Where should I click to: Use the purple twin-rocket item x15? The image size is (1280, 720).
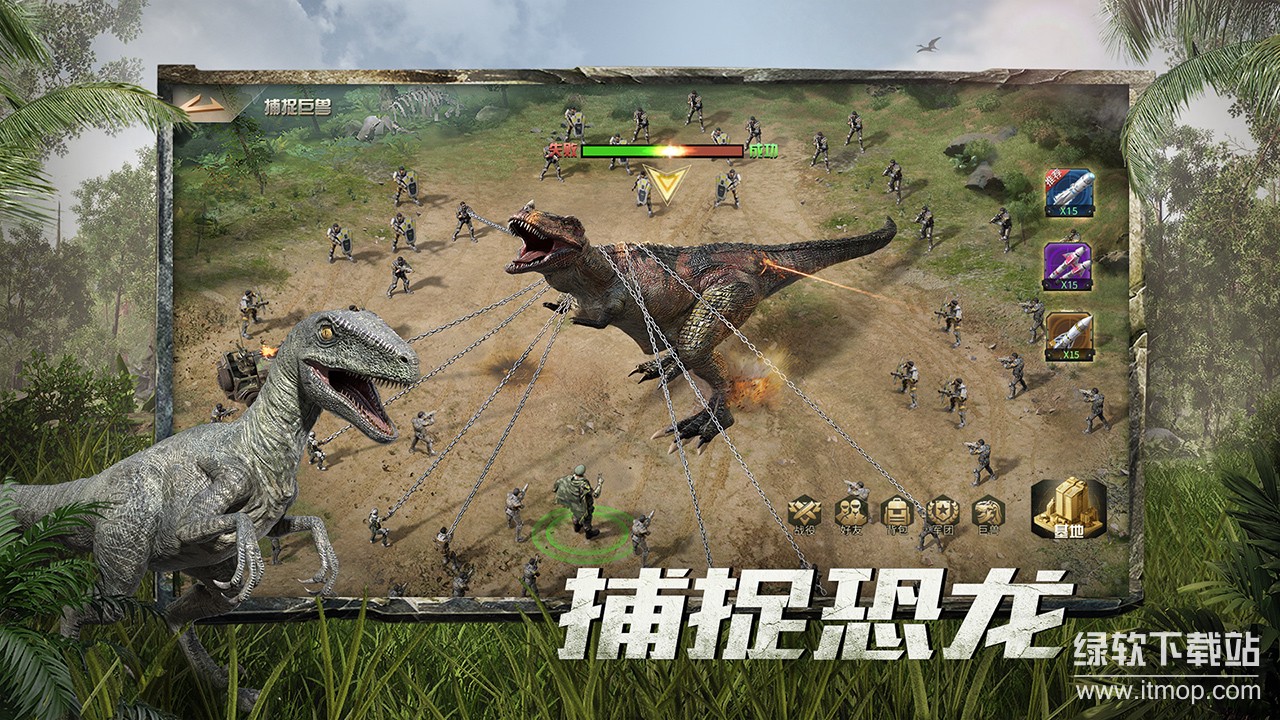click(x=1070, y=263)
